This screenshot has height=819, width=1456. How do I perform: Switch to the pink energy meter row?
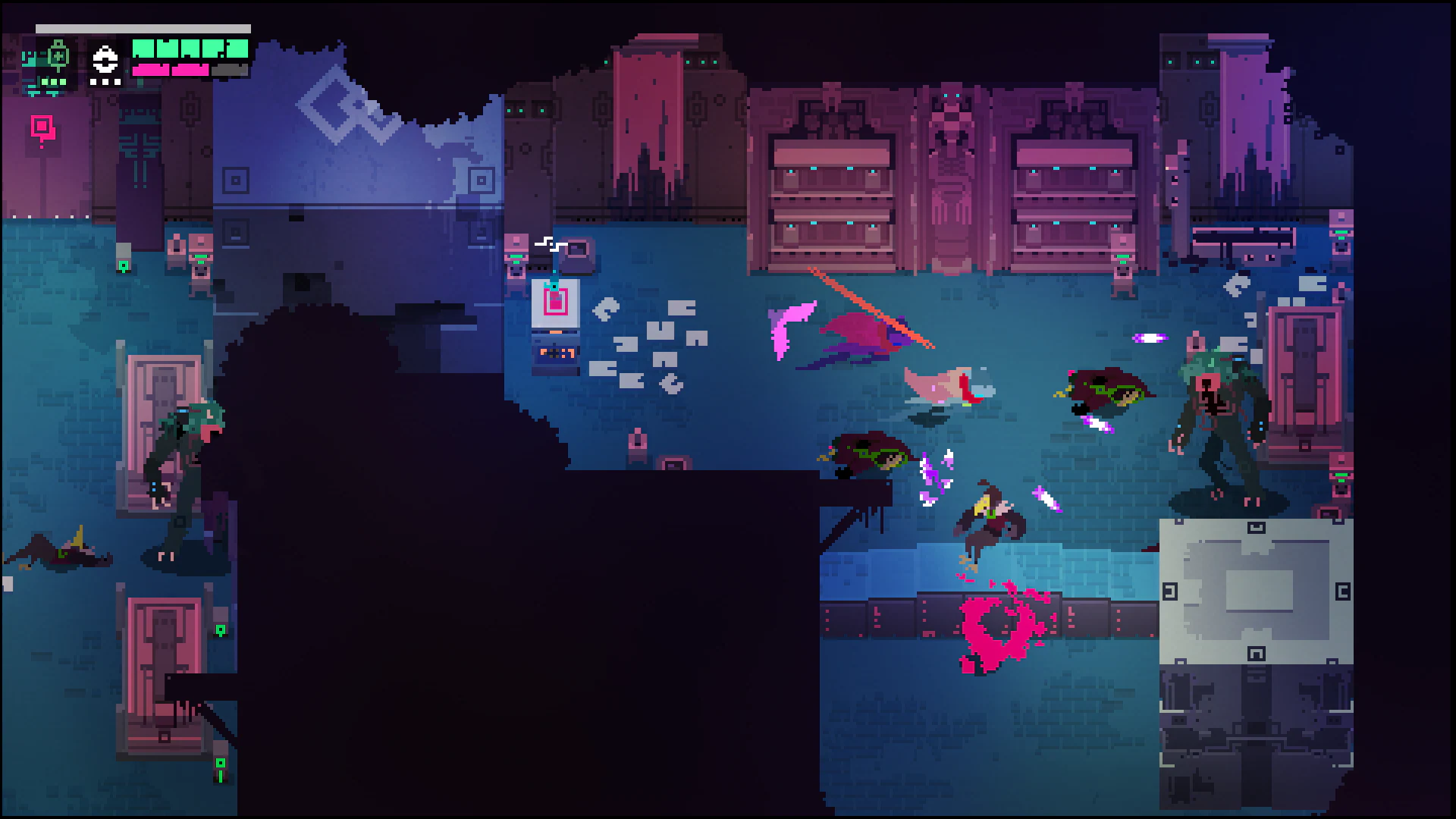pos(171,70)
